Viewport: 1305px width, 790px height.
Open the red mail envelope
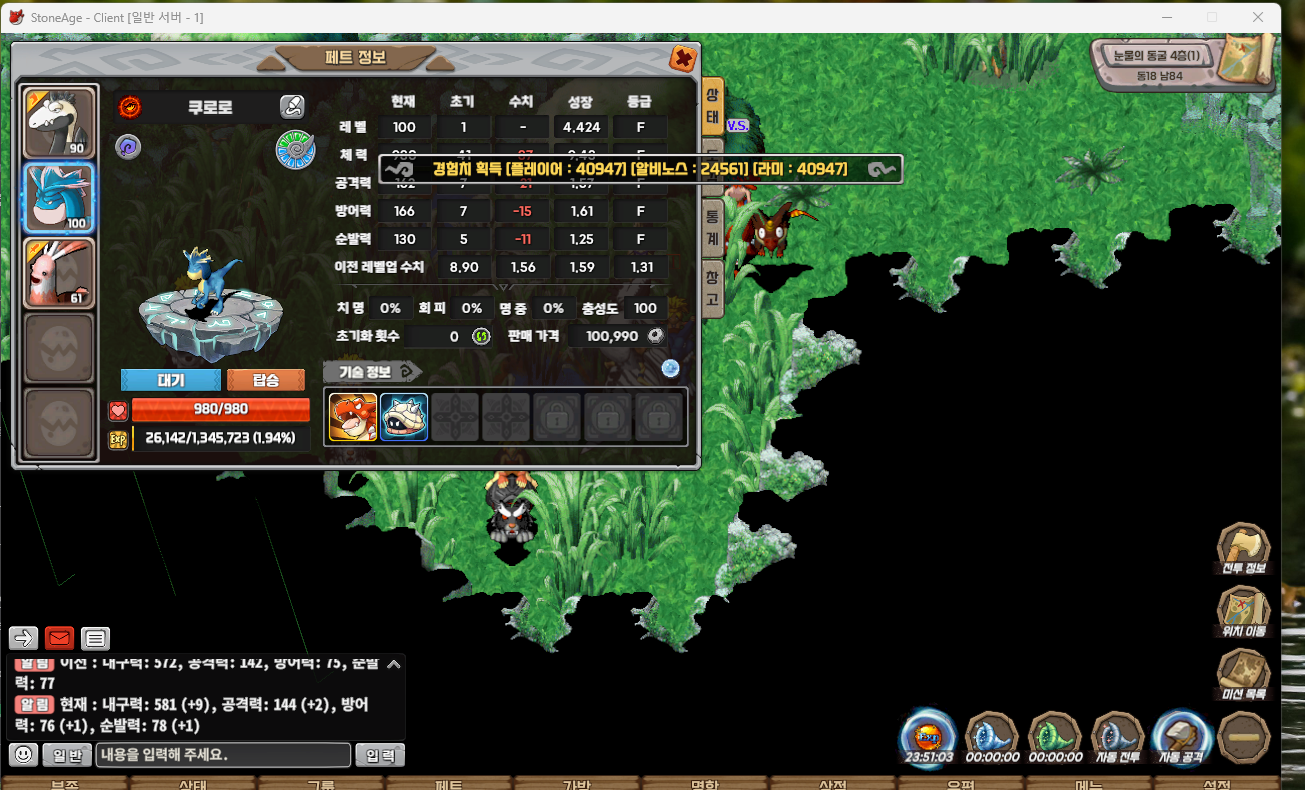tap(60, 638)
